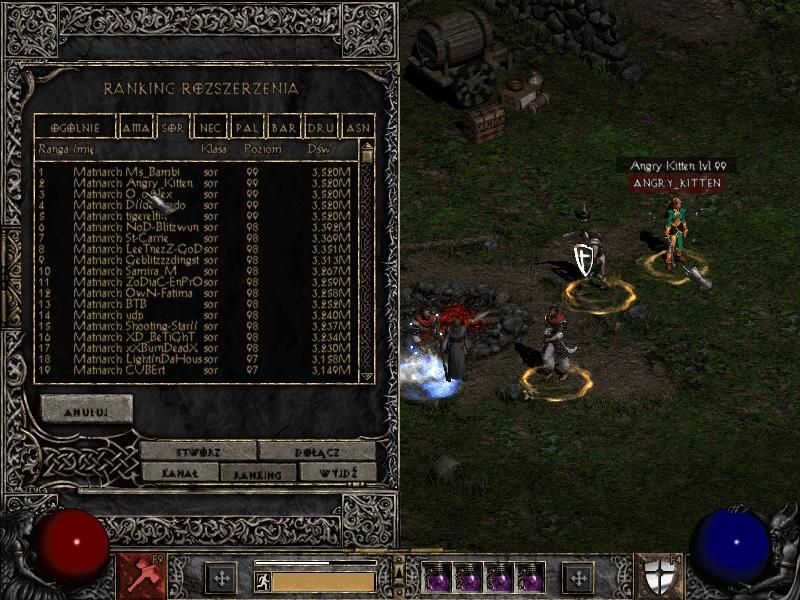Show the NEC class ranking tab
The image size is (800, 600).
coord(210,128)
